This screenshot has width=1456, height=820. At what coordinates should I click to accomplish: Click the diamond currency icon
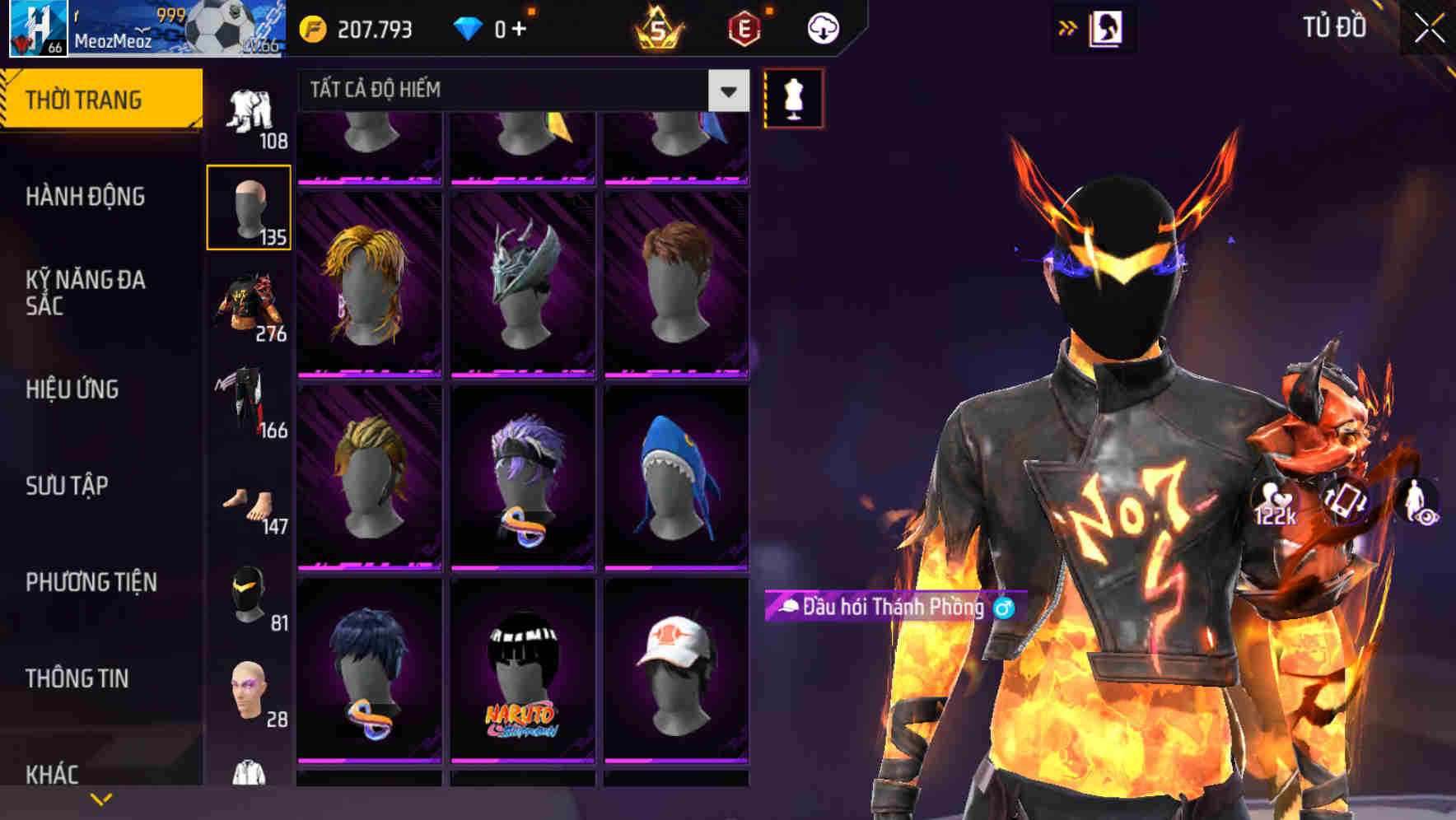coord(468,27)
